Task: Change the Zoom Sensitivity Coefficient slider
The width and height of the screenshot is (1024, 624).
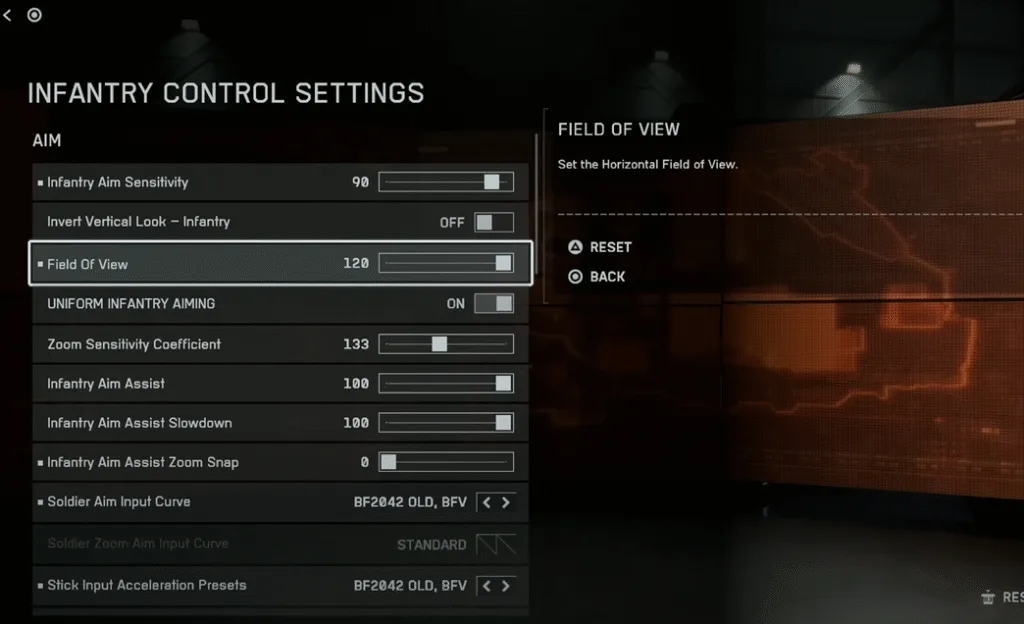Action: tap(446, 344)
